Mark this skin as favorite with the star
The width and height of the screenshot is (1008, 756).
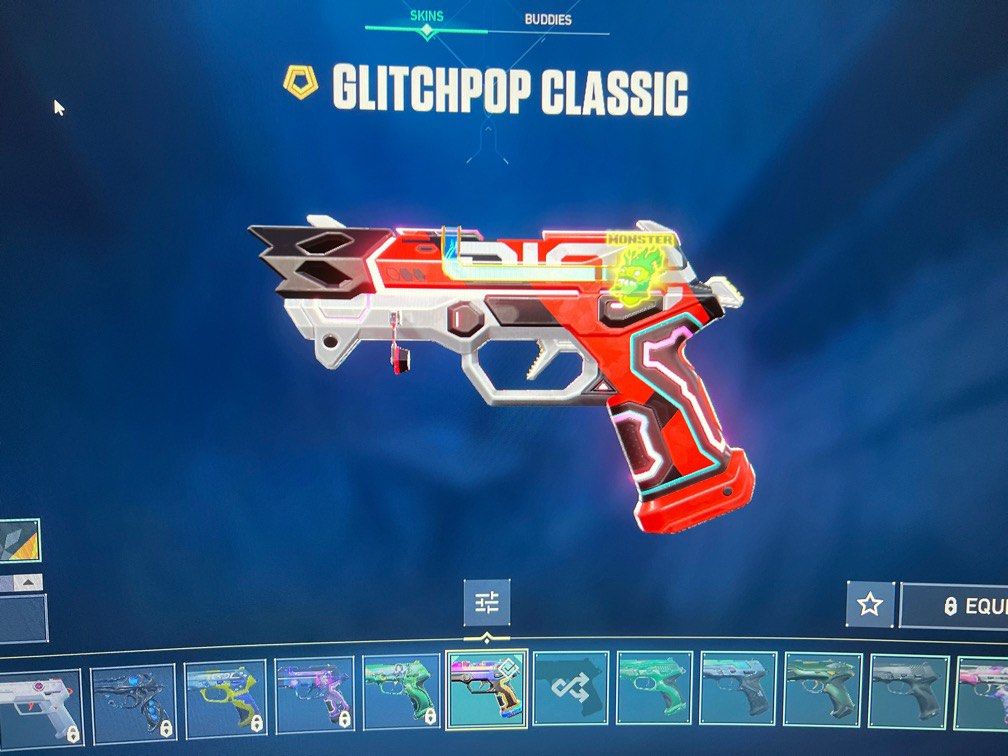click(x=870, y=604)
